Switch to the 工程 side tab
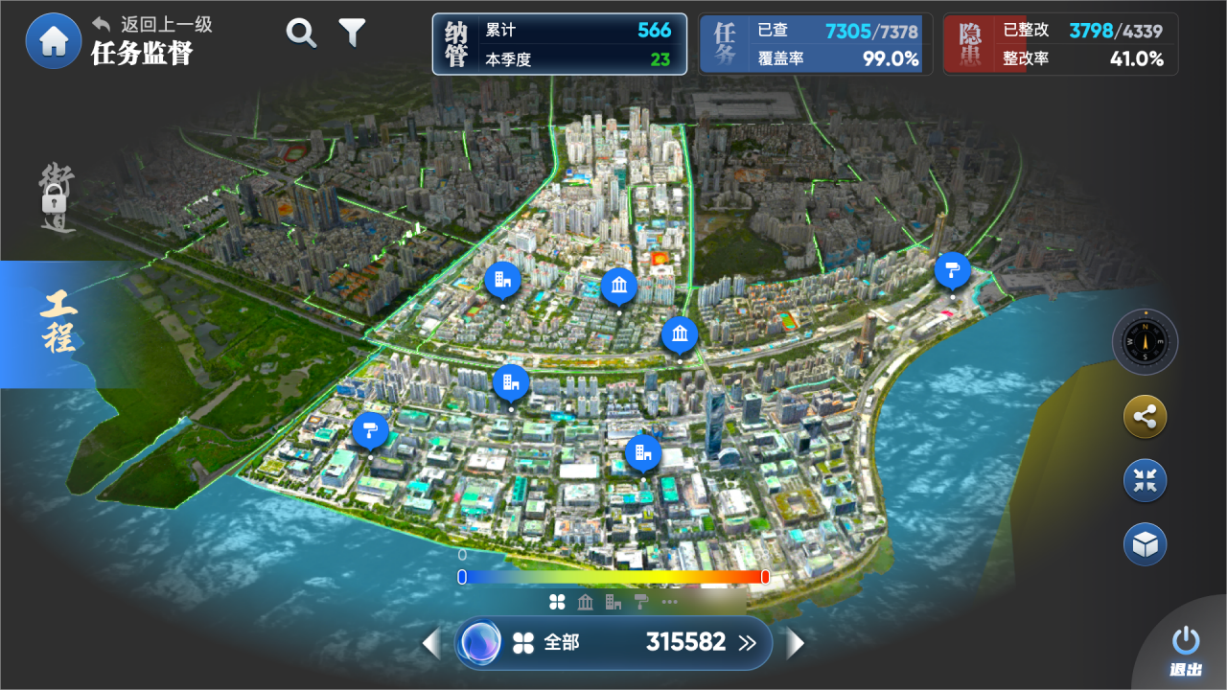Image resolution: width=1227 pixels, height=690 pixels. coord(58,323)
